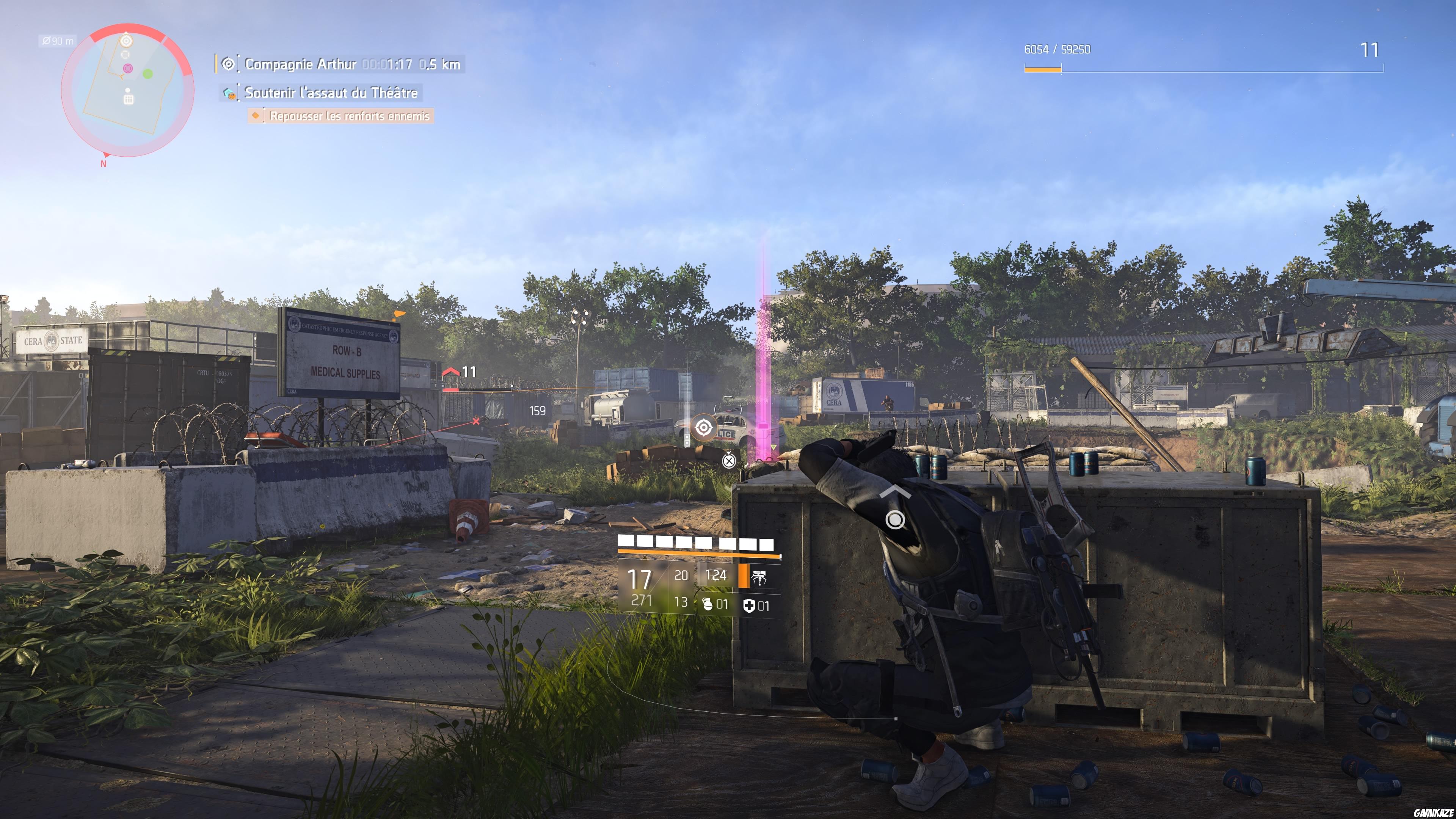Toggle the pink pulse marker on the minimap

pyautogui.click(x=128, y=68)
